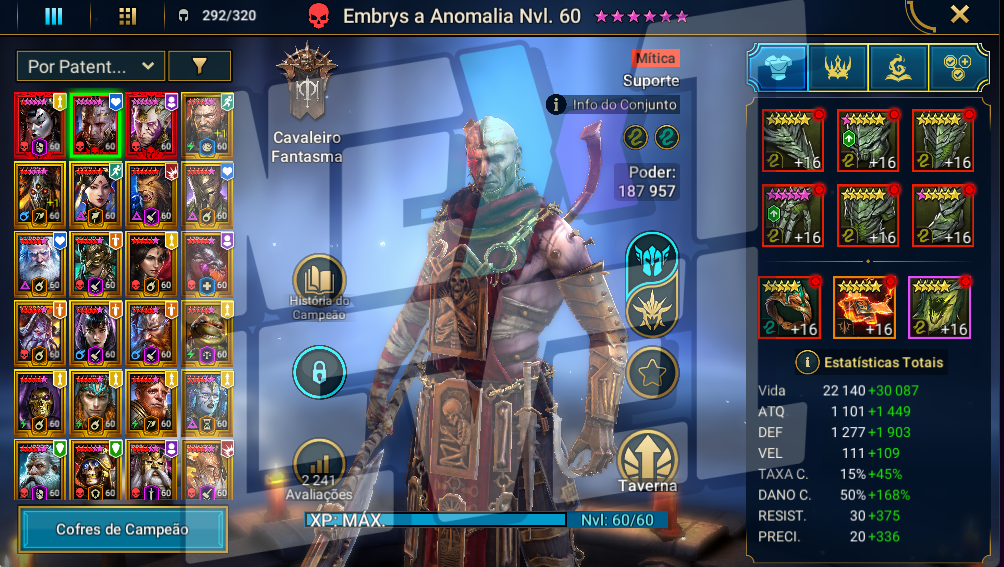The image size is (1004, 567).
Task: Toggle the champion lock padlock
Action: tap(319, 373)
